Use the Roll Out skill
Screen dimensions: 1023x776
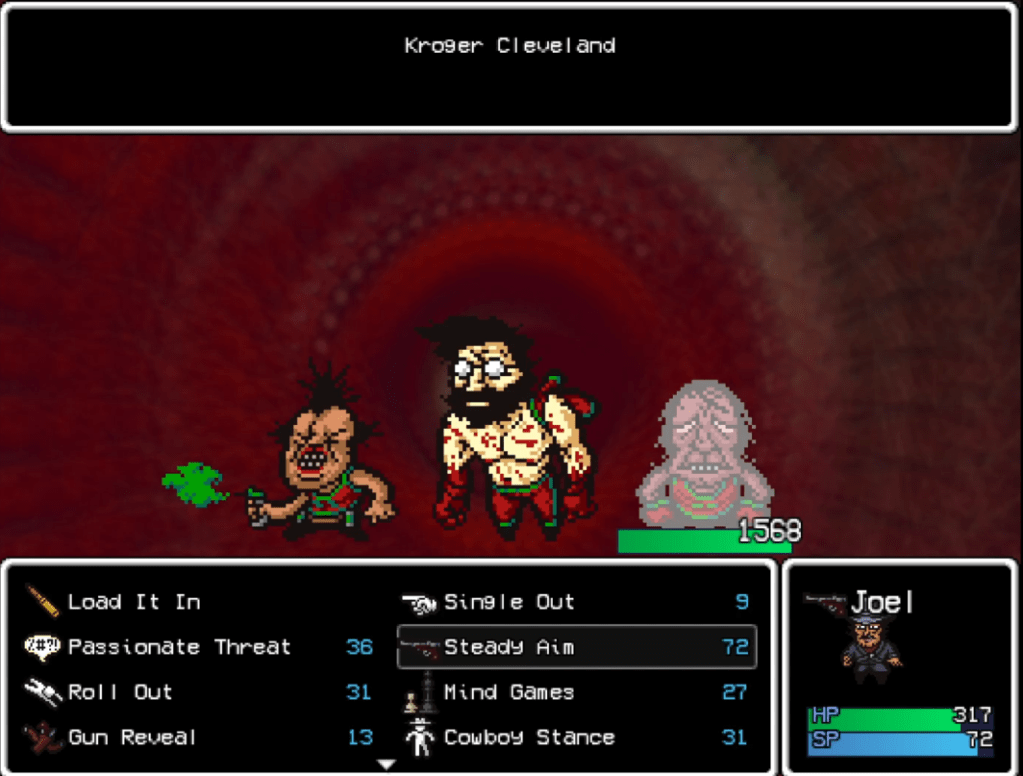120,692
